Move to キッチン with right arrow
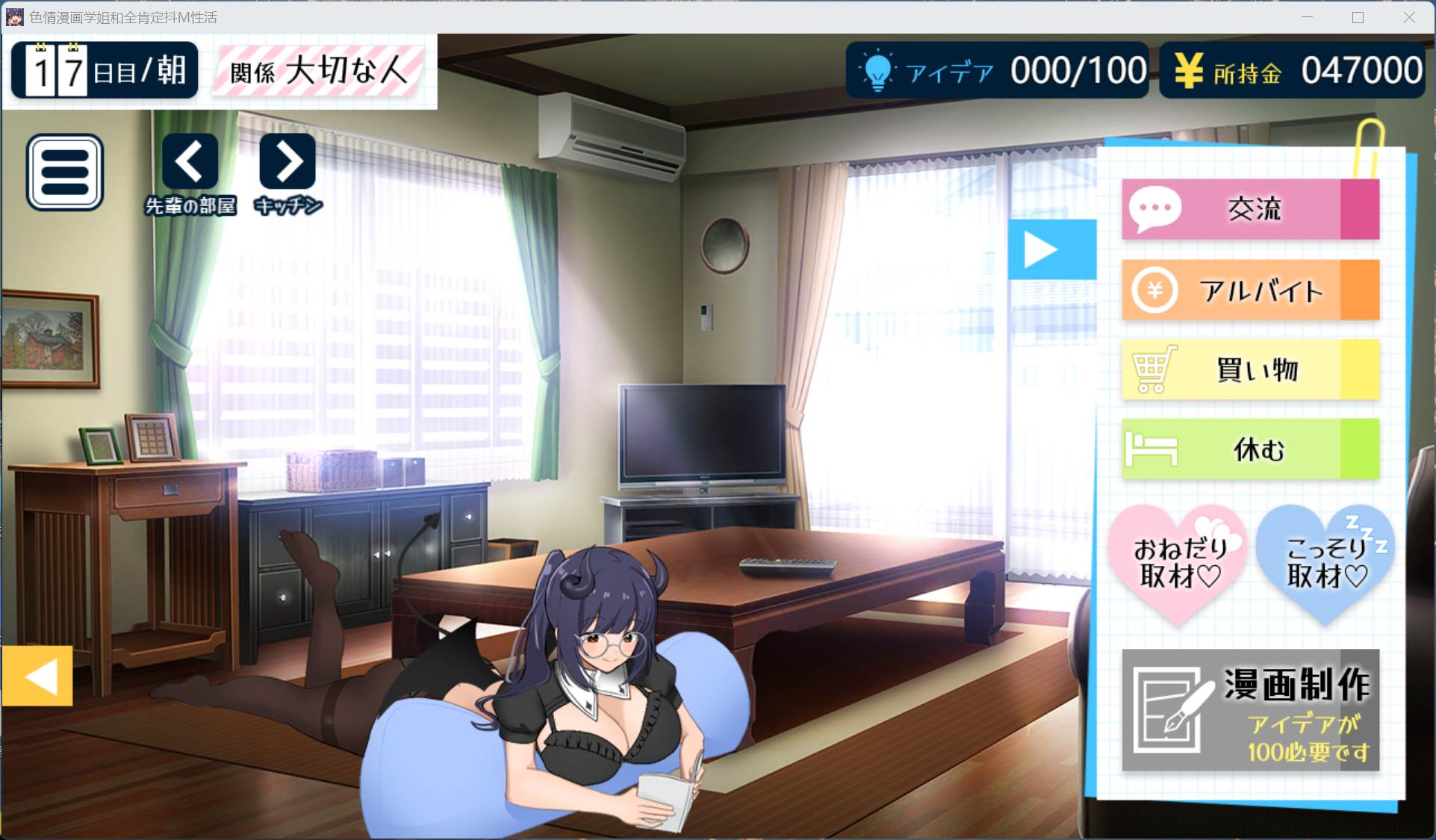 coord(287,162)
